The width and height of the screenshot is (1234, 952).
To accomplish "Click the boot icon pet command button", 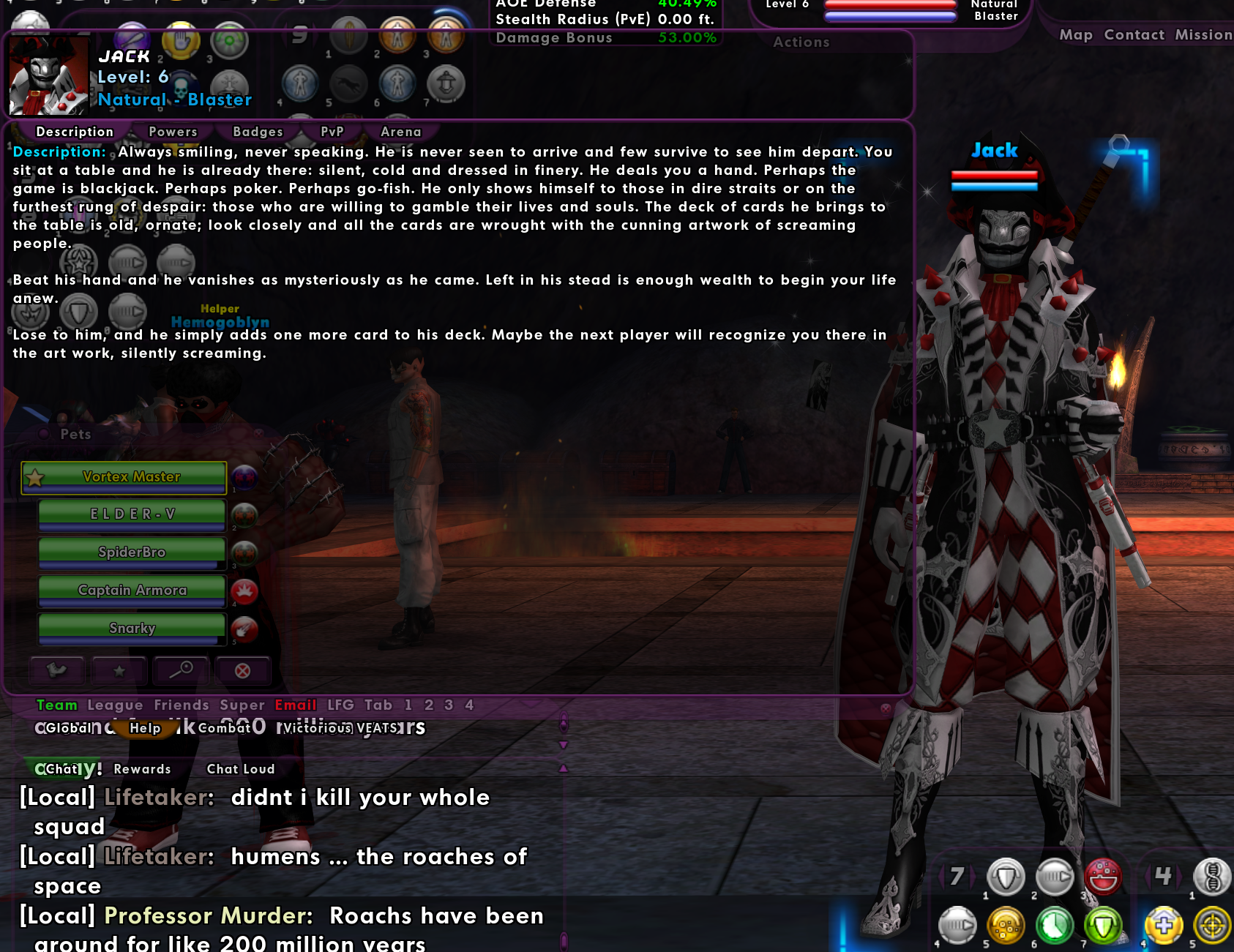I will point(56,670).
